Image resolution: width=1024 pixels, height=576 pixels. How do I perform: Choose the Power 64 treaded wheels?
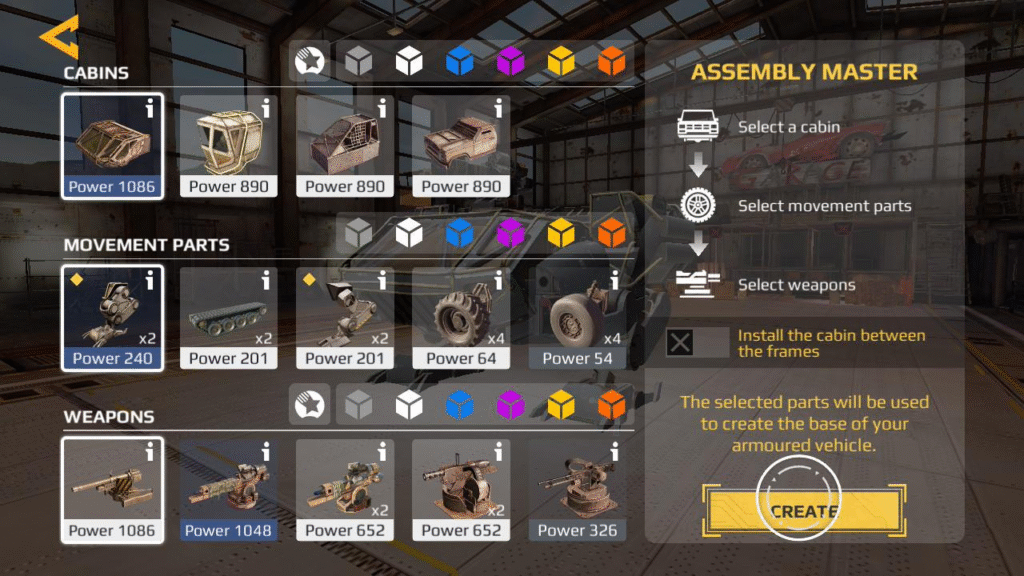pos(461,318)
